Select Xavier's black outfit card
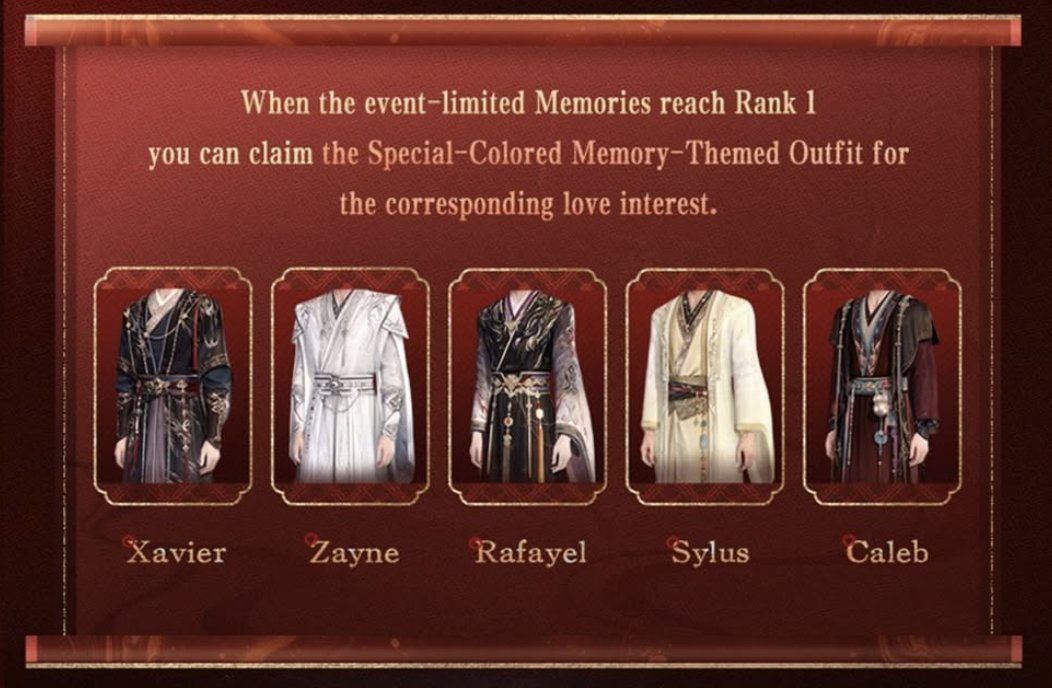Viewport: 1052px width, 688px height. (x=173, y=386)
